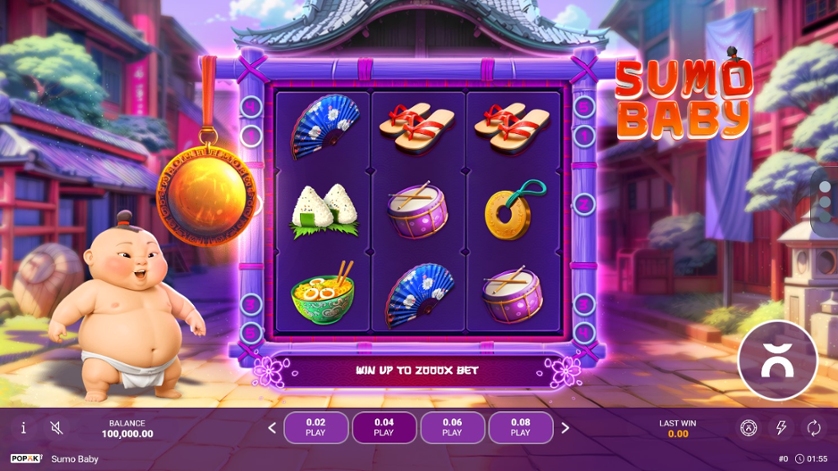Select the 0.04 Play bet
This screenshot has width=838, height=471.
[x=384, y=428]
